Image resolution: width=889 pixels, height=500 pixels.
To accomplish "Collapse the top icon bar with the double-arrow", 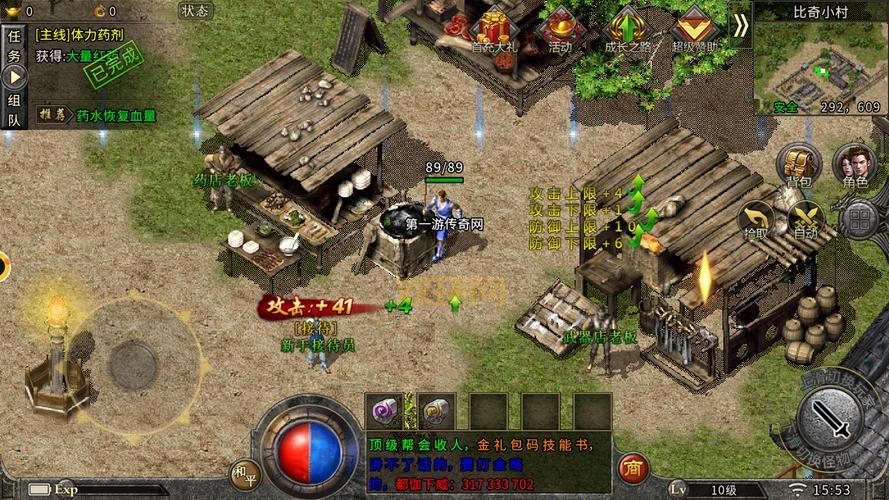I will 739,25.
